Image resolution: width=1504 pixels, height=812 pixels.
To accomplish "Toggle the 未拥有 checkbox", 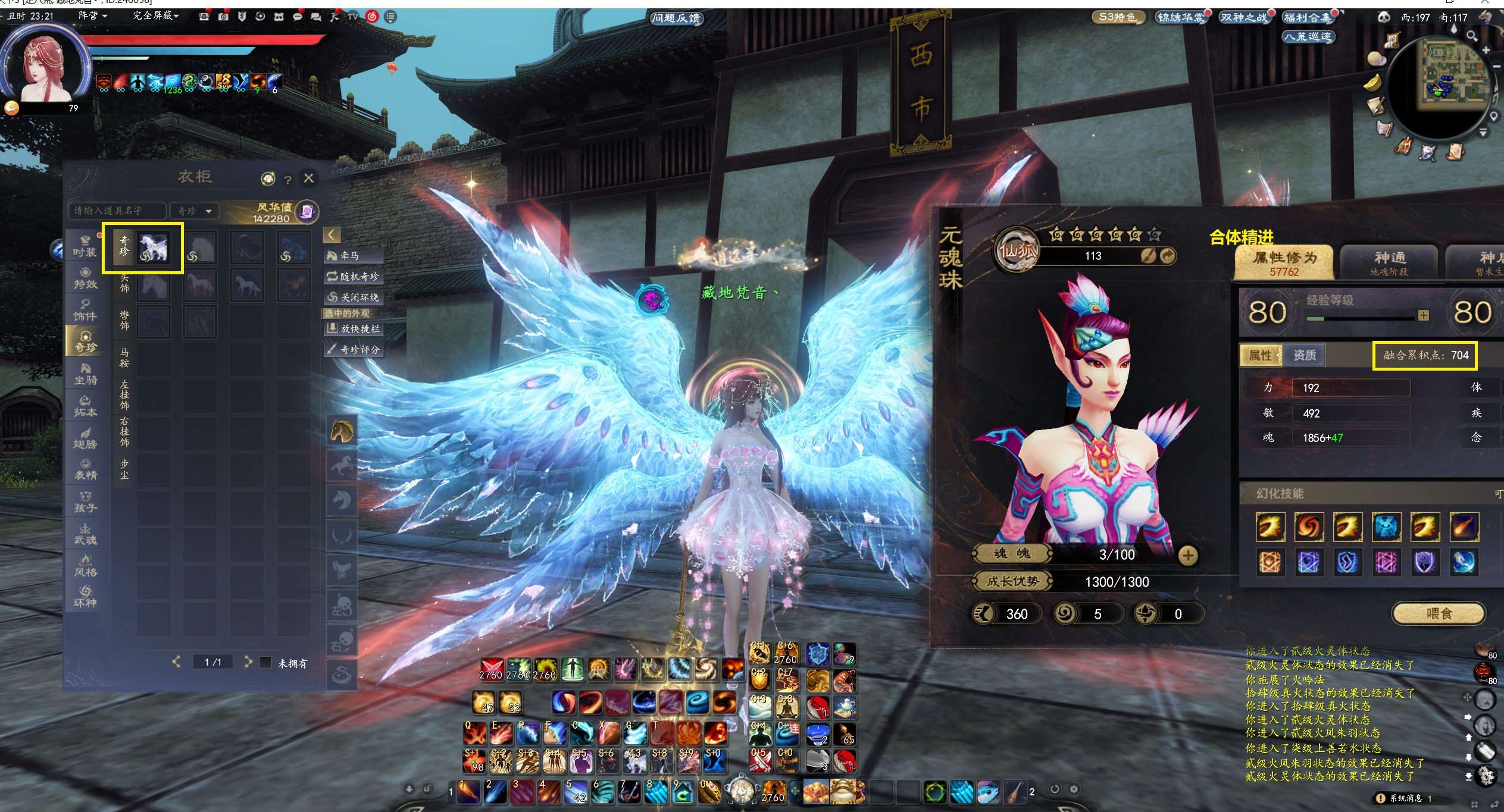I will coord(266,662).
